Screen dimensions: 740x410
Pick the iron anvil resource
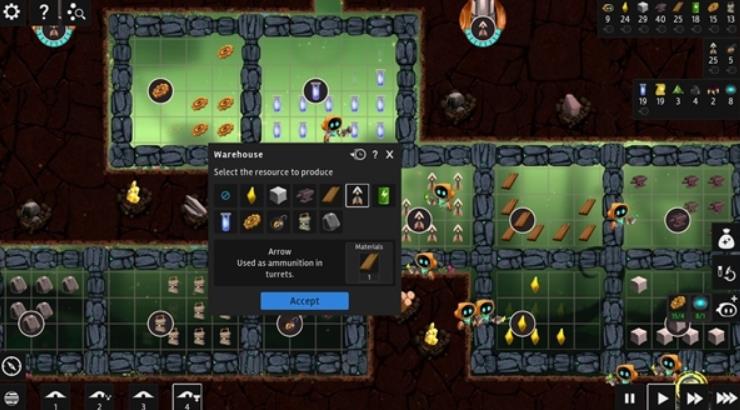pyautogui.click(x=304, y=196)
